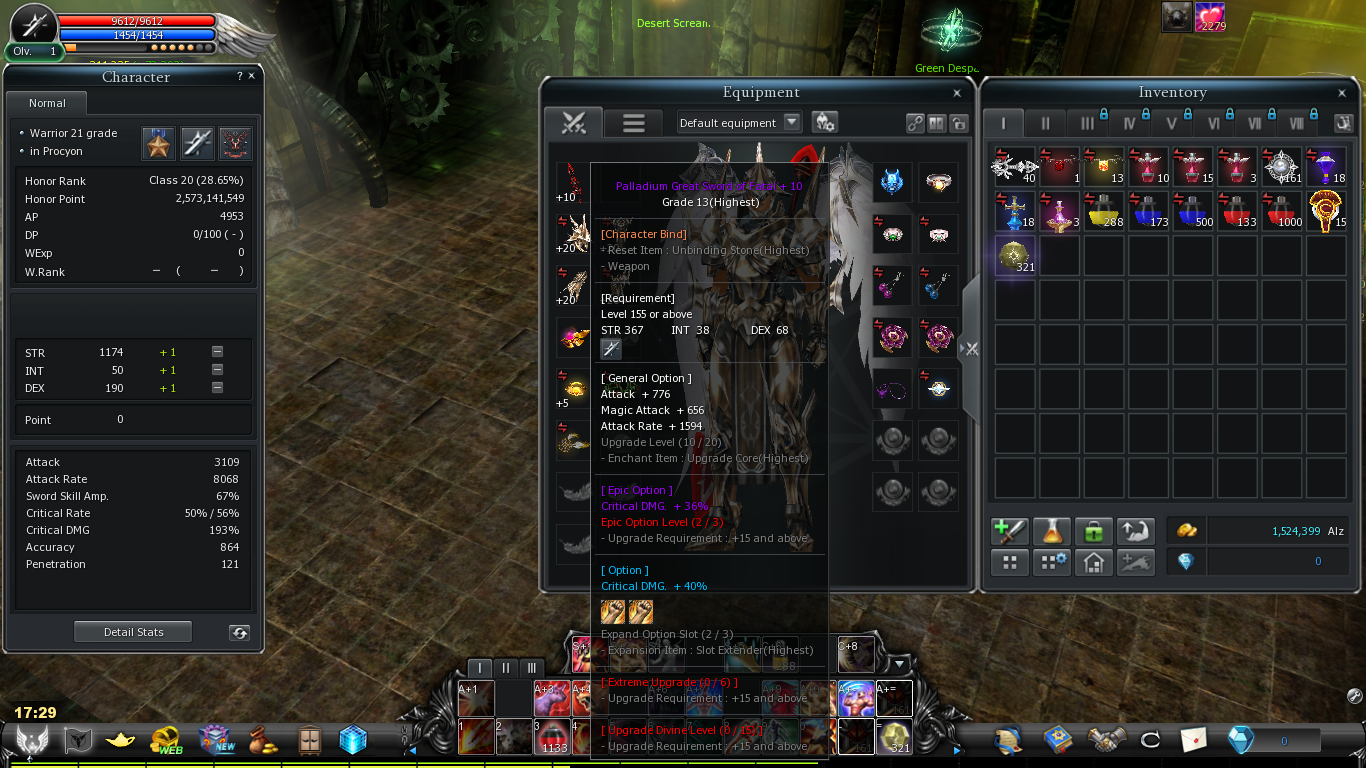1366x768 pixels.
Task: Open Detail Stats
Action: (x=133, y=632)
